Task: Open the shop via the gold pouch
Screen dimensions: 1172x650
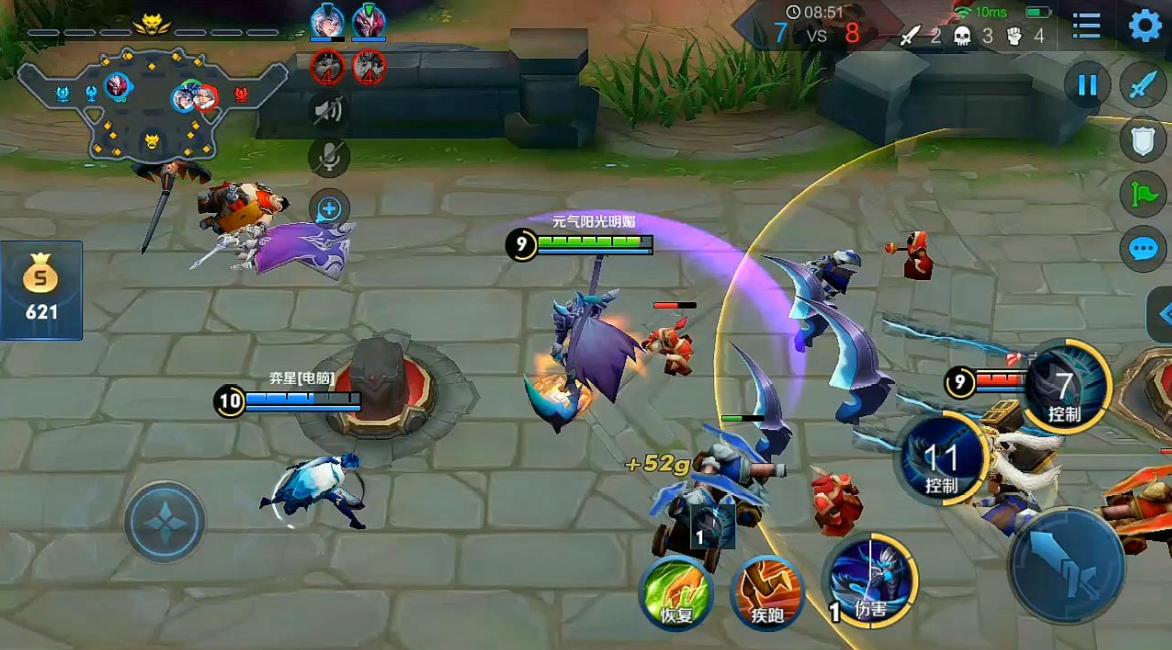Action: (x=41, y=290)
